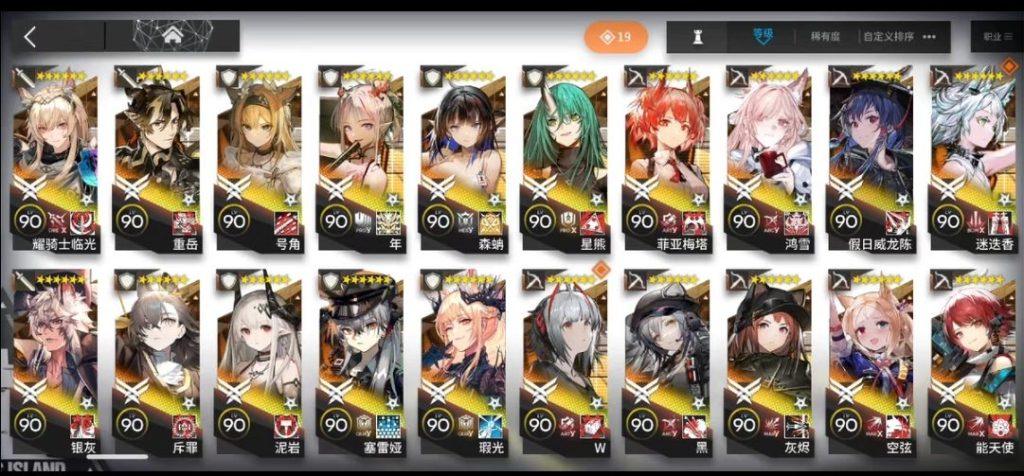The height and width of the screenshot is (476, 1024).
Task: Open custom sorting (自定义排序) options
Action: [887, 37]
